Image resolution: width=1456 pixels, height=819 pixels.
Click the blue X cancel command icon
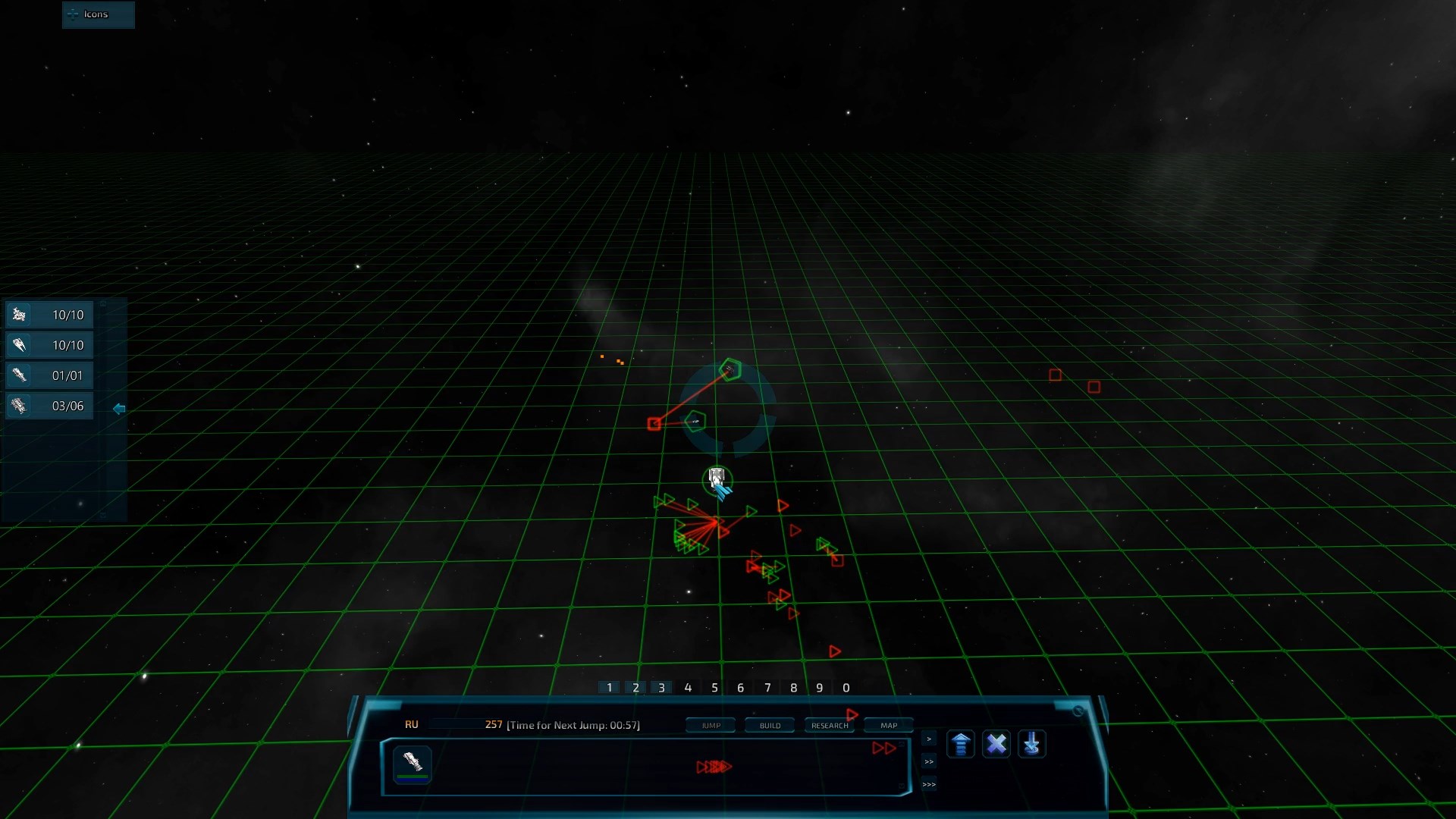pyautogui.click(x=996, y=744)
